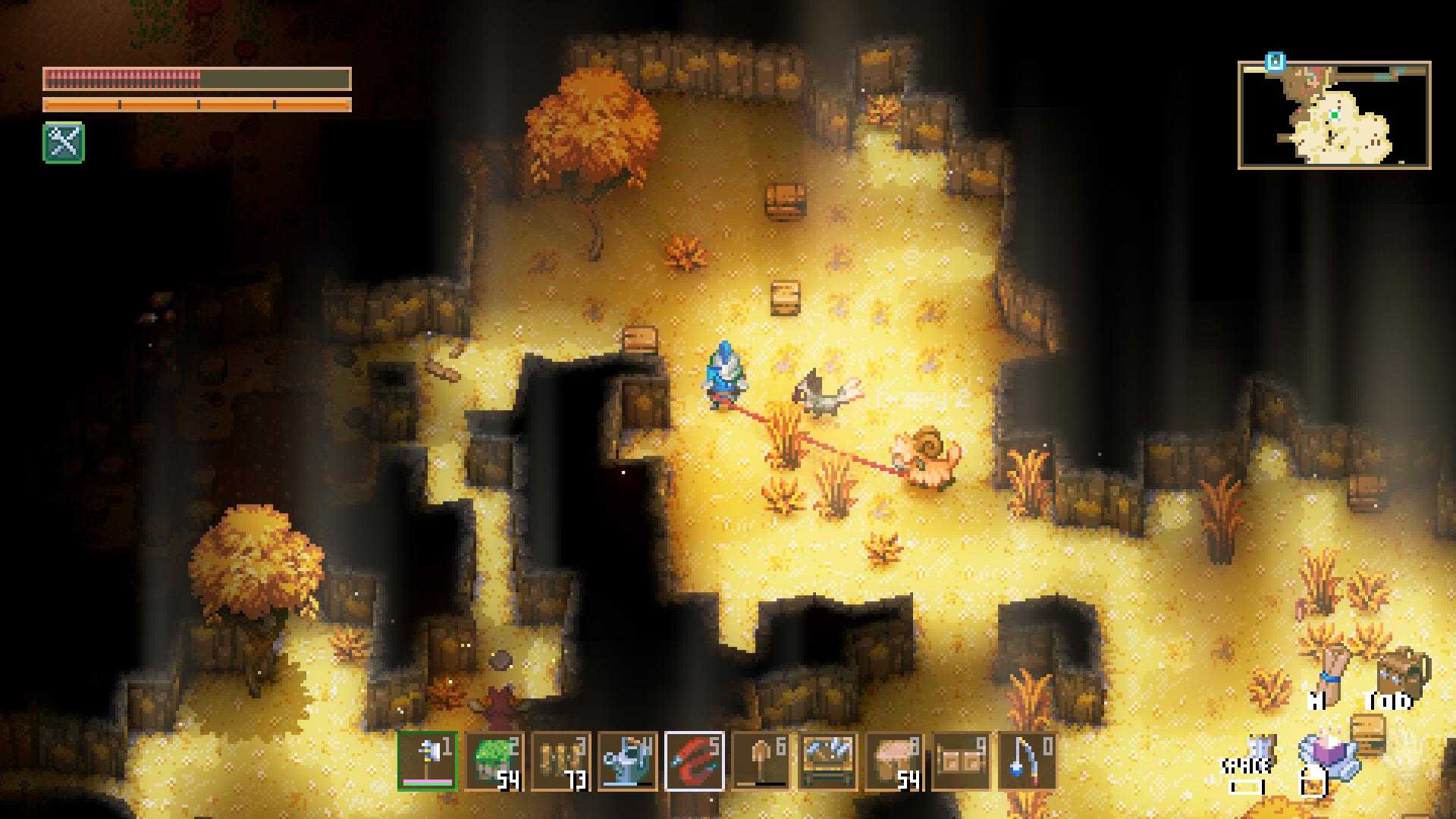
Task: Open the minimap in the top-right corner
Action: pyautogui.click(x=1335, y=115)
